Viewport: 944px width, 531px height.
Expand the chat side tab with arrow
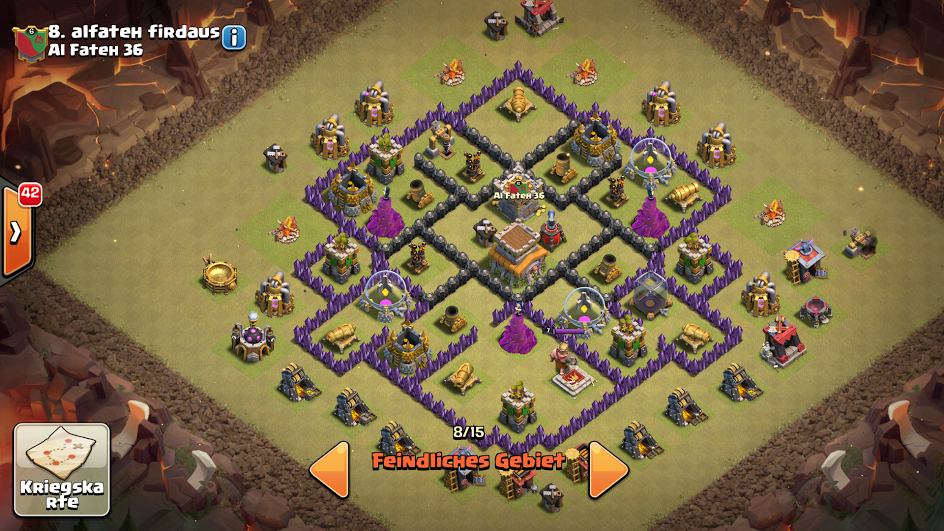16,232
